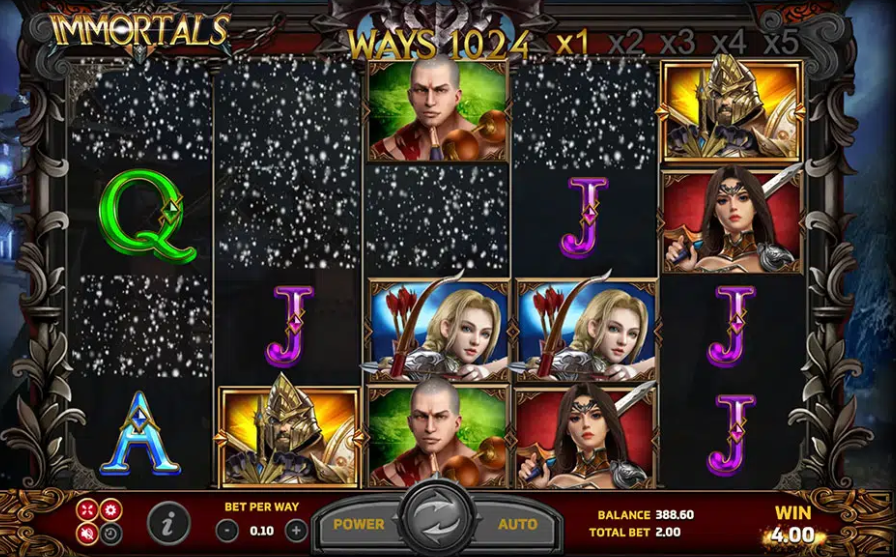Open settings via the gear icon
Image resolution: width=896 pixels, height=557 pixels.
(110, 510)
